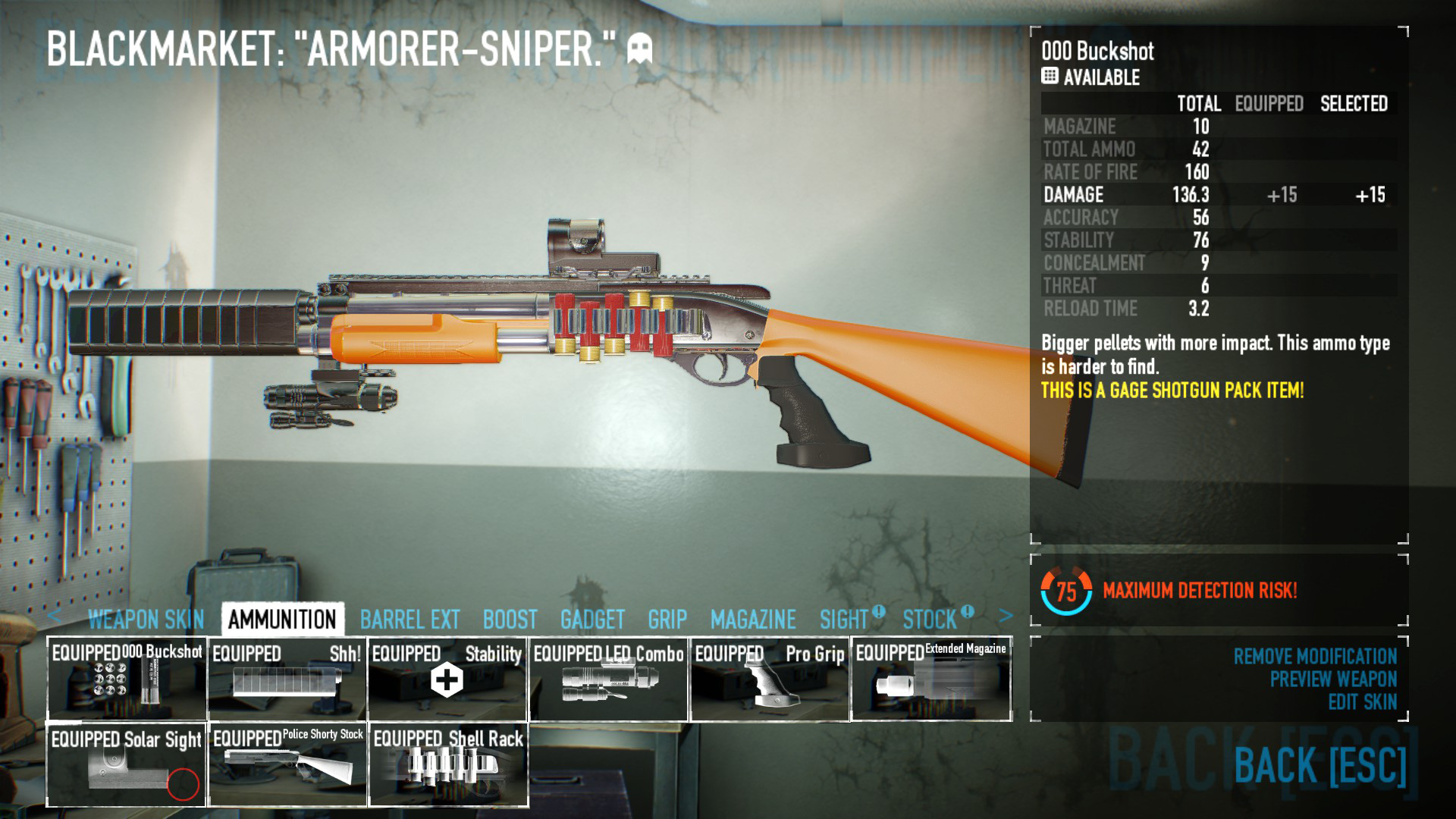
Task: Select the Ammunition tab
Action: click(x=282, y=620)
